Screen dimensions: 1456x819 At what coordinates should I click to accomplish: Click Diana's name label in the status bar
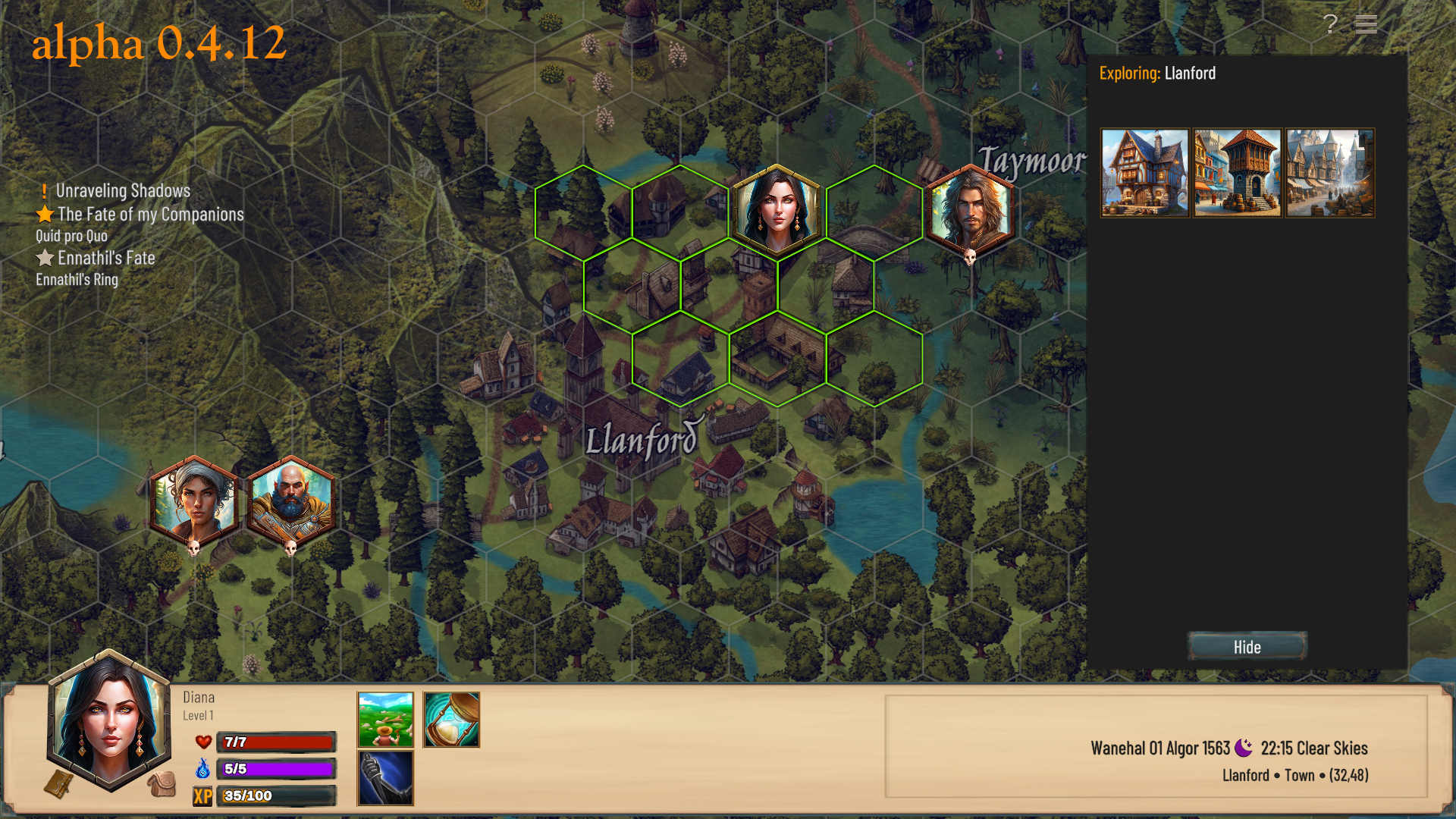[200, 697]
